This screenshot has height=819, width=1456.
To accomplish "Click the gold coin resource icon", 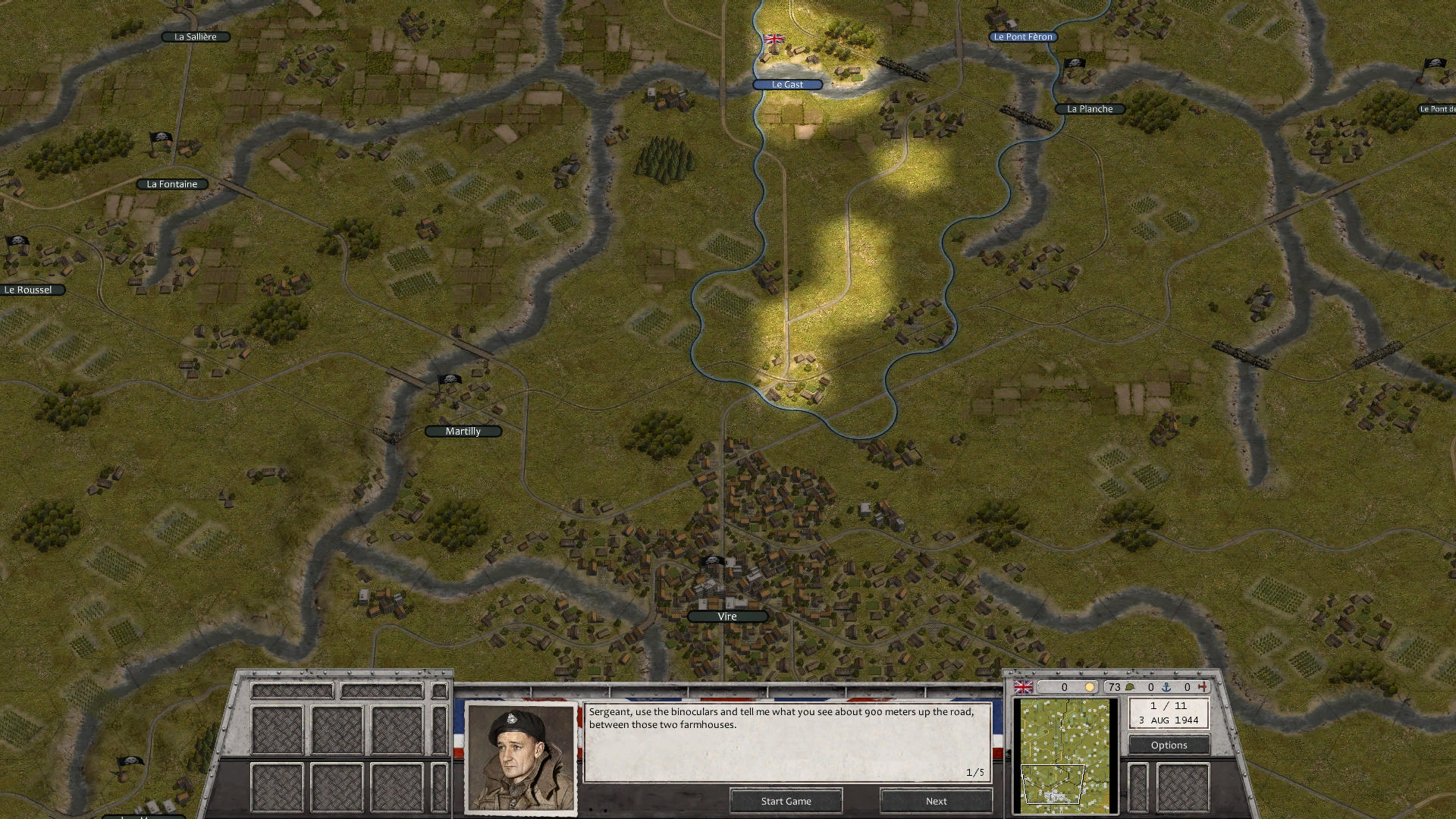I will [1090, 686].
